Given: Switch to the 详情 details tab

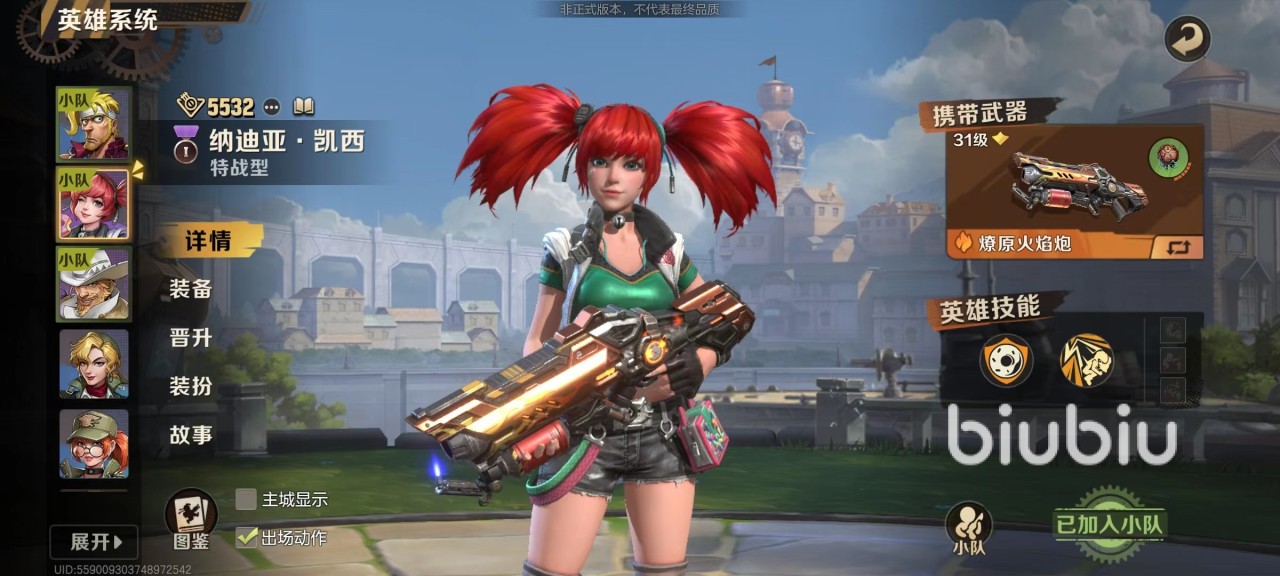Looking at the screenshot, I should pos(208,241).
